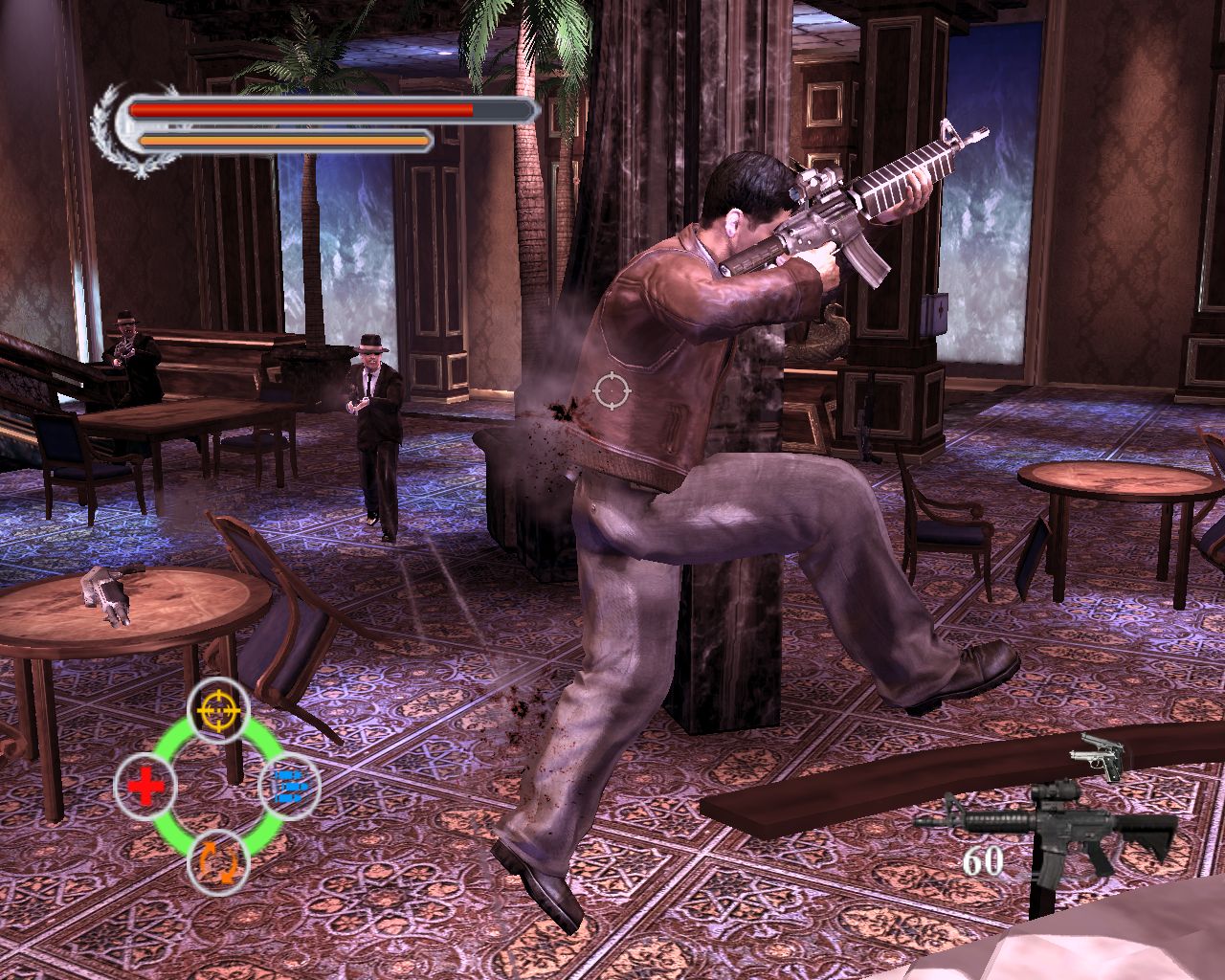Select the yellow crosshair targeting icon
Screen dimensions: 1225x980
pyautogui.click(x=218, y=709)
